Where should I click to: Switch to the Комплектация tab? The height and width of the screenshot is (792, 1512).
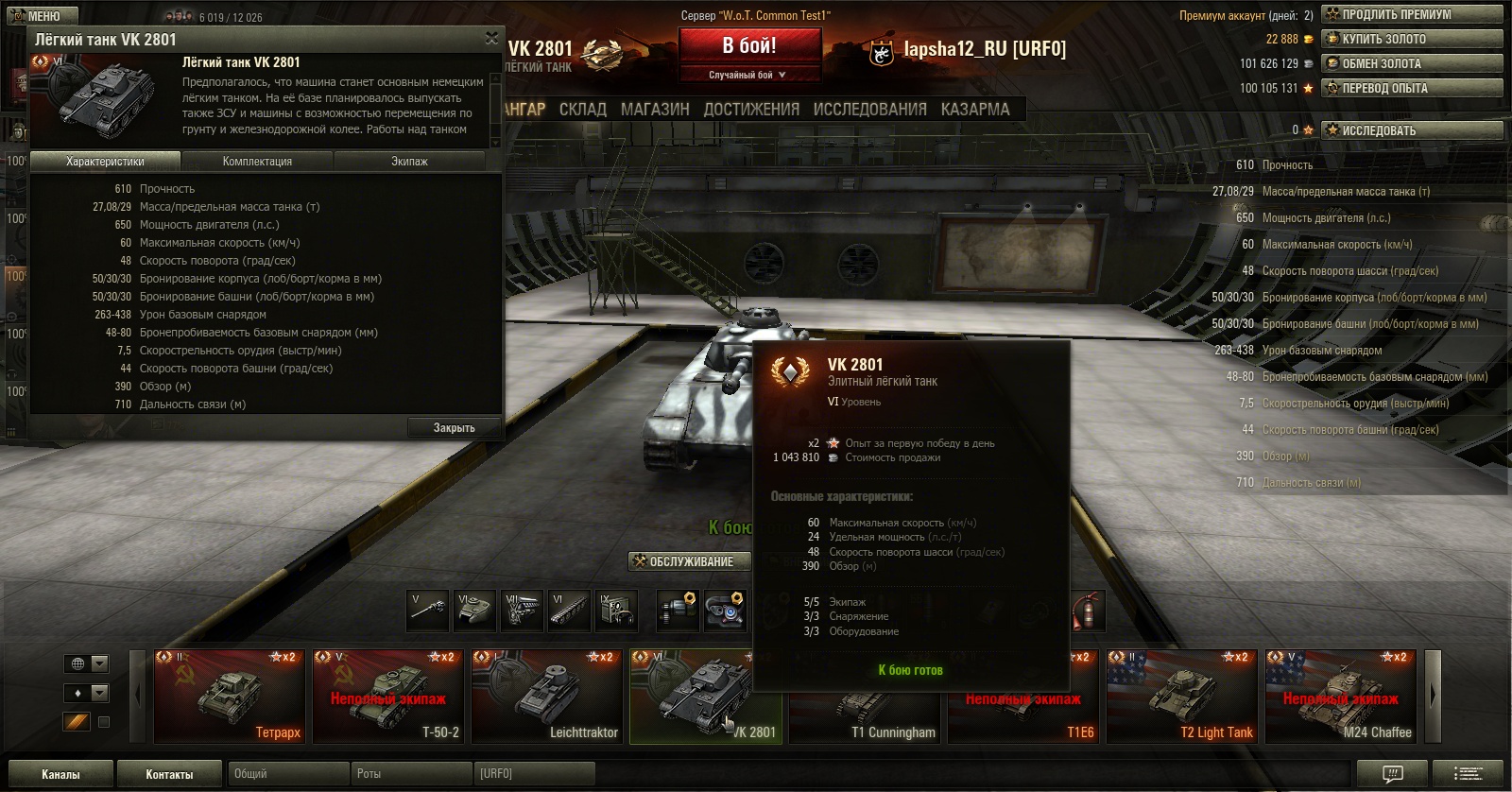tap(257, 162)
